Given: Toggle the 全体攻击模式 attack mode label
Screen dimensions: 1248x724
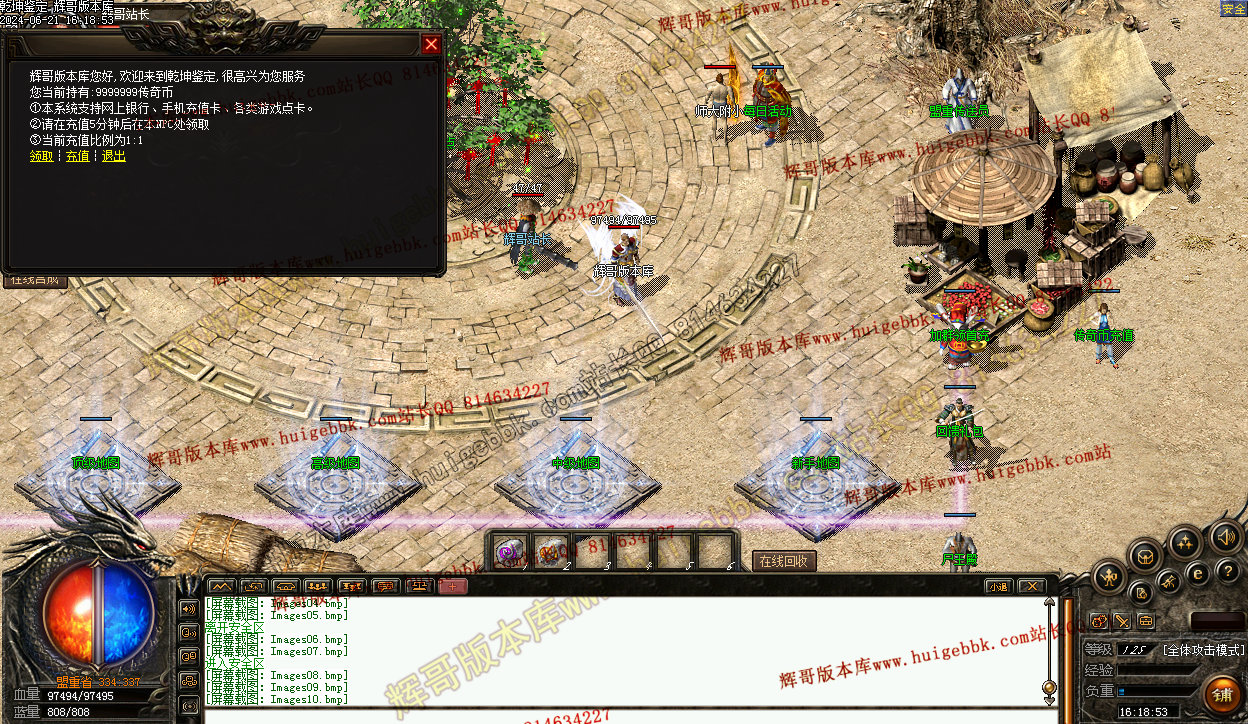Looking at the screenshot, I should pos(1204,650).
